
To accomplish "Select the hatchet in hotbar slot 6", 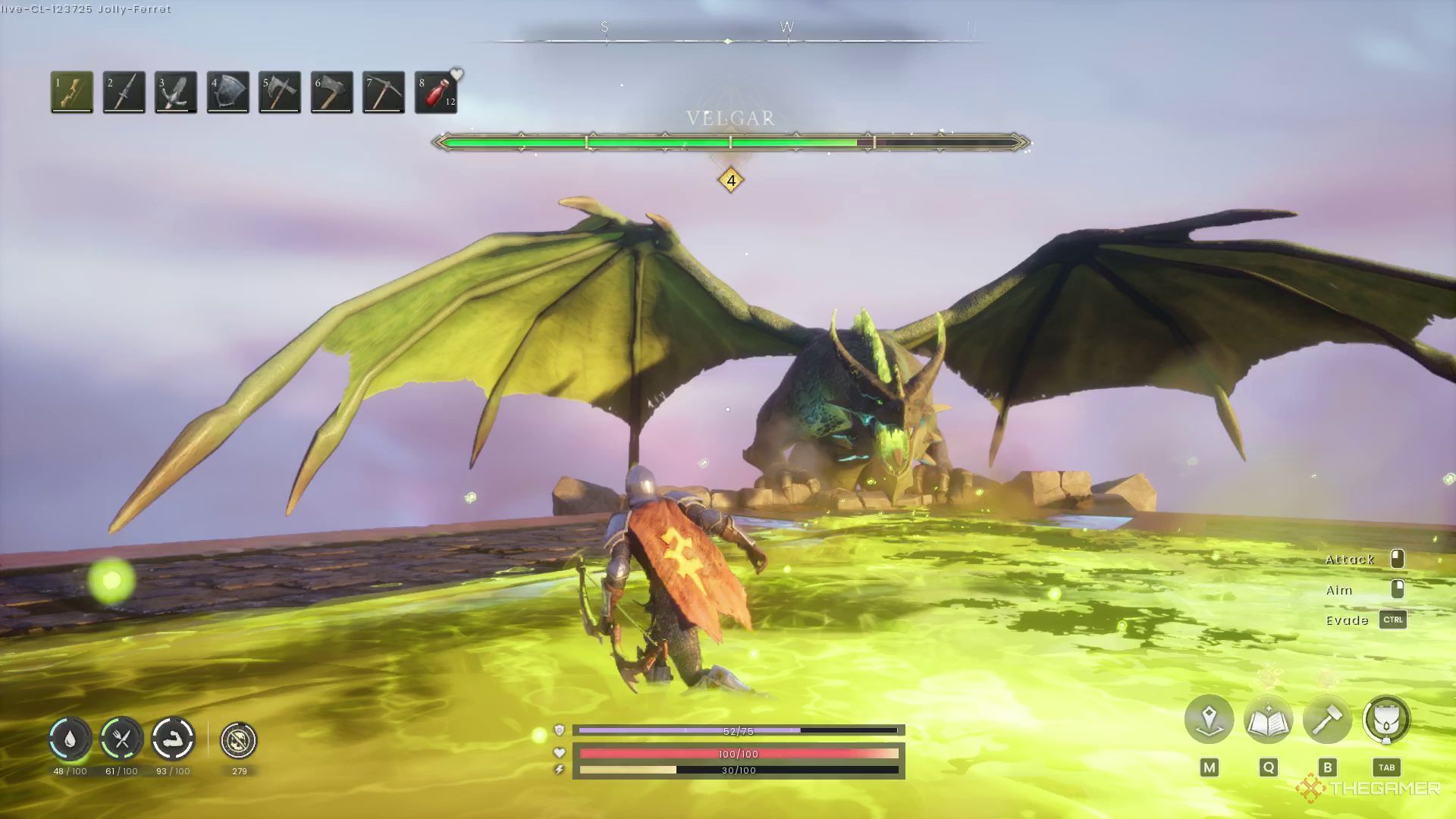I will pyautogui.click(x=331, y=92).
